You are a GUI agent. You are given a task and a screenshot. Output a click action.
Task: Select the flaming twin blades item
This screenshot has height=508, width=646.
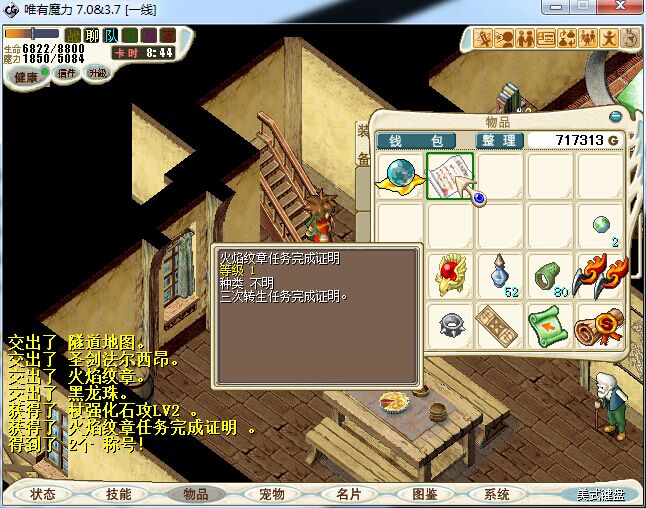tap(600, 275)
